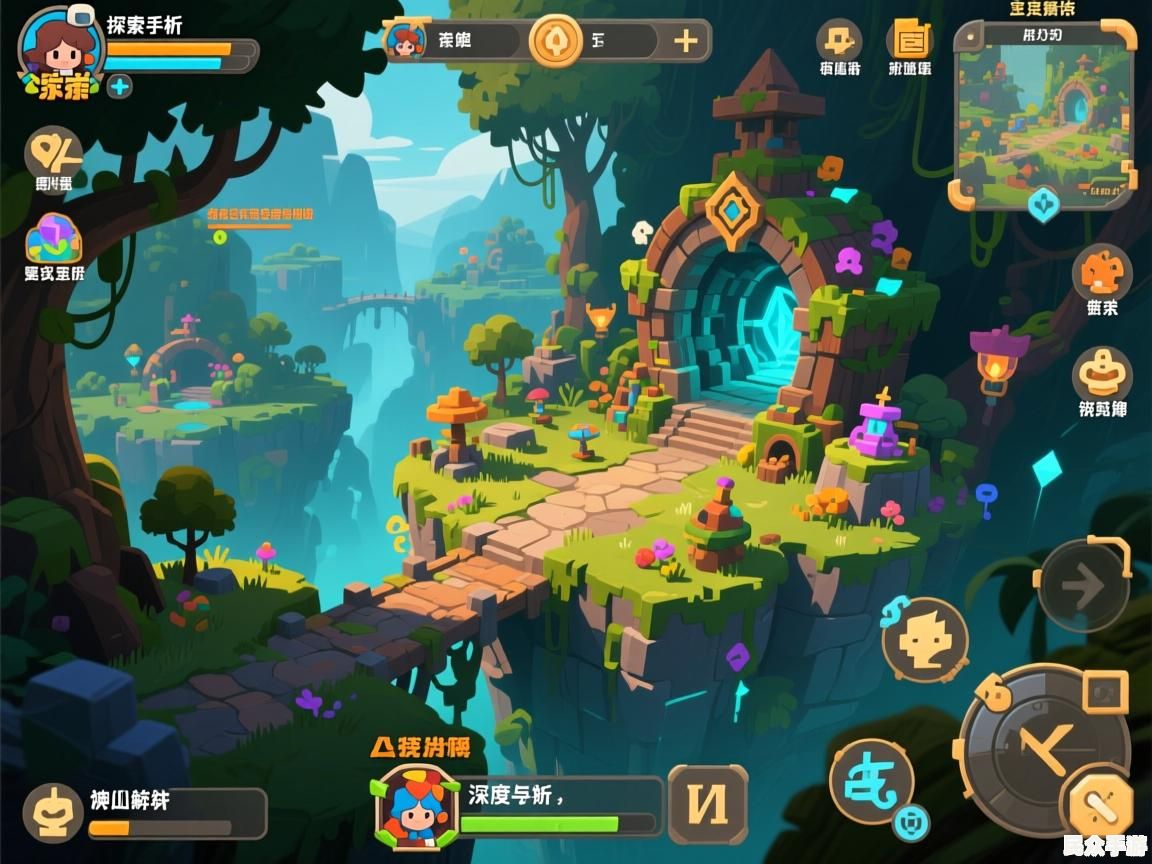Open the orange notebook list icon
1152x864 pixels.
(909, 41)
